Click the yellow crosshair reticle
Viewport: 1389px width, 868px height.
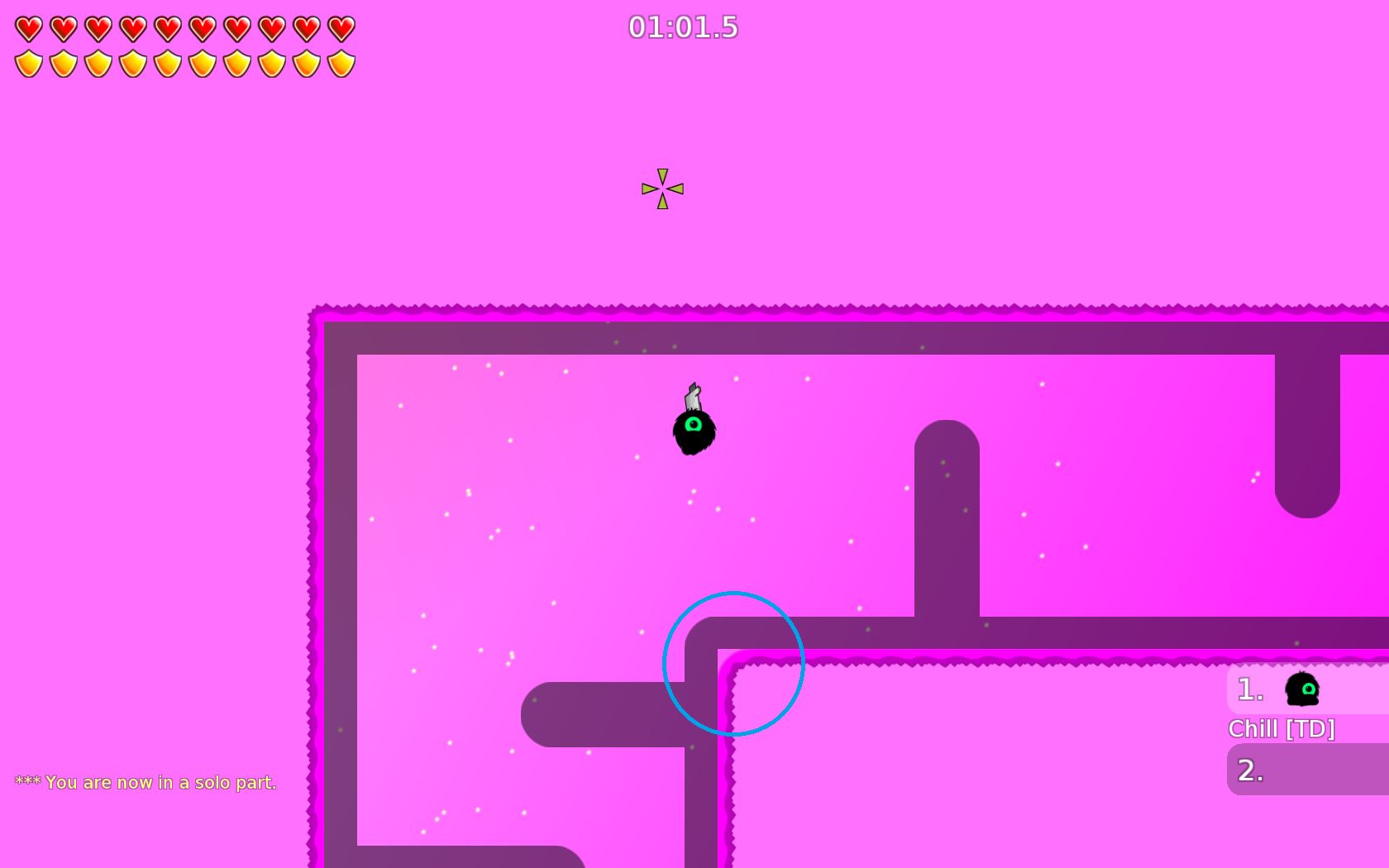(x=661, y=188)
